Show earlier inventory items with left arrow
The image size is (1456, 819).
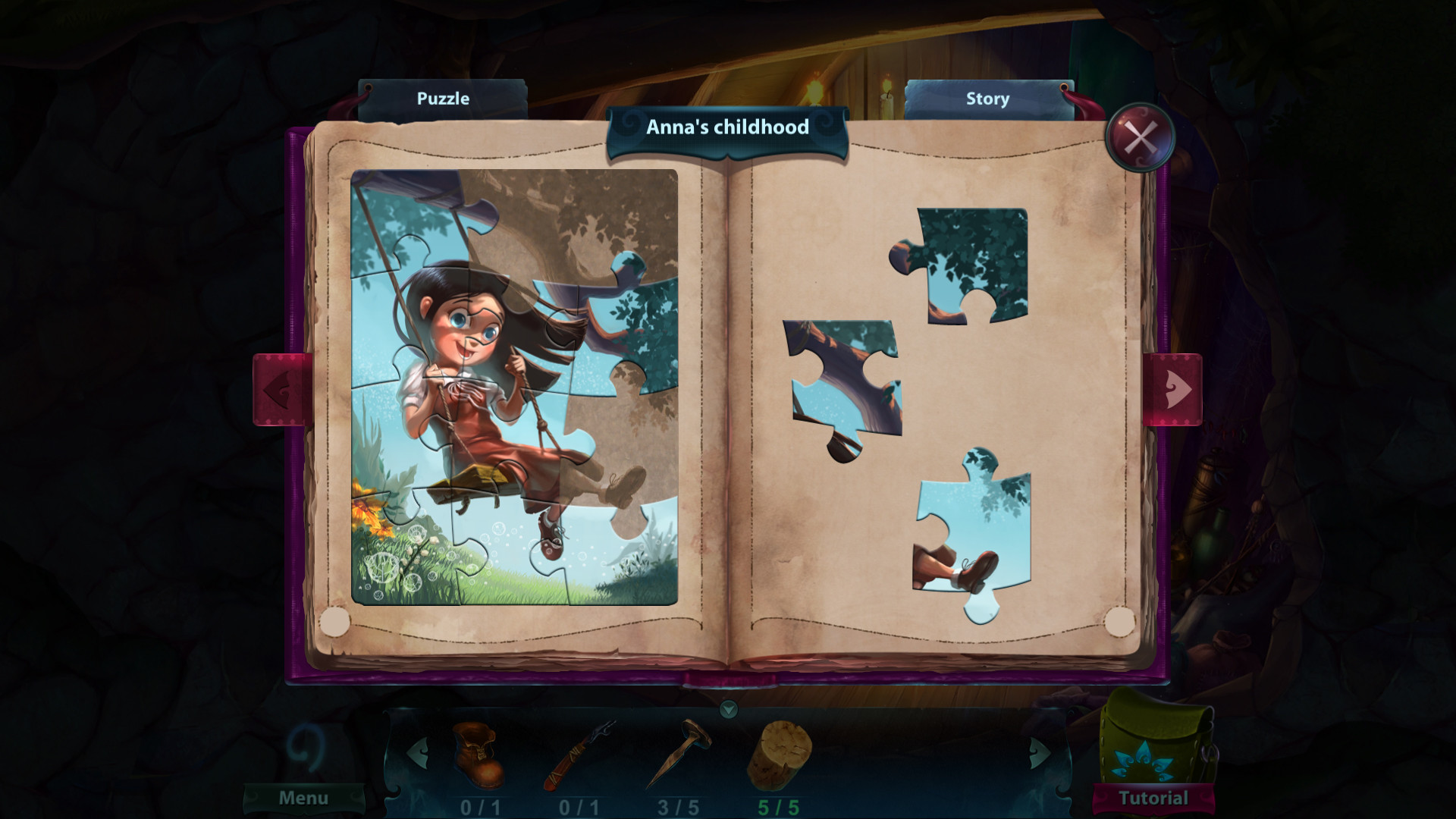tap(417, 753)
